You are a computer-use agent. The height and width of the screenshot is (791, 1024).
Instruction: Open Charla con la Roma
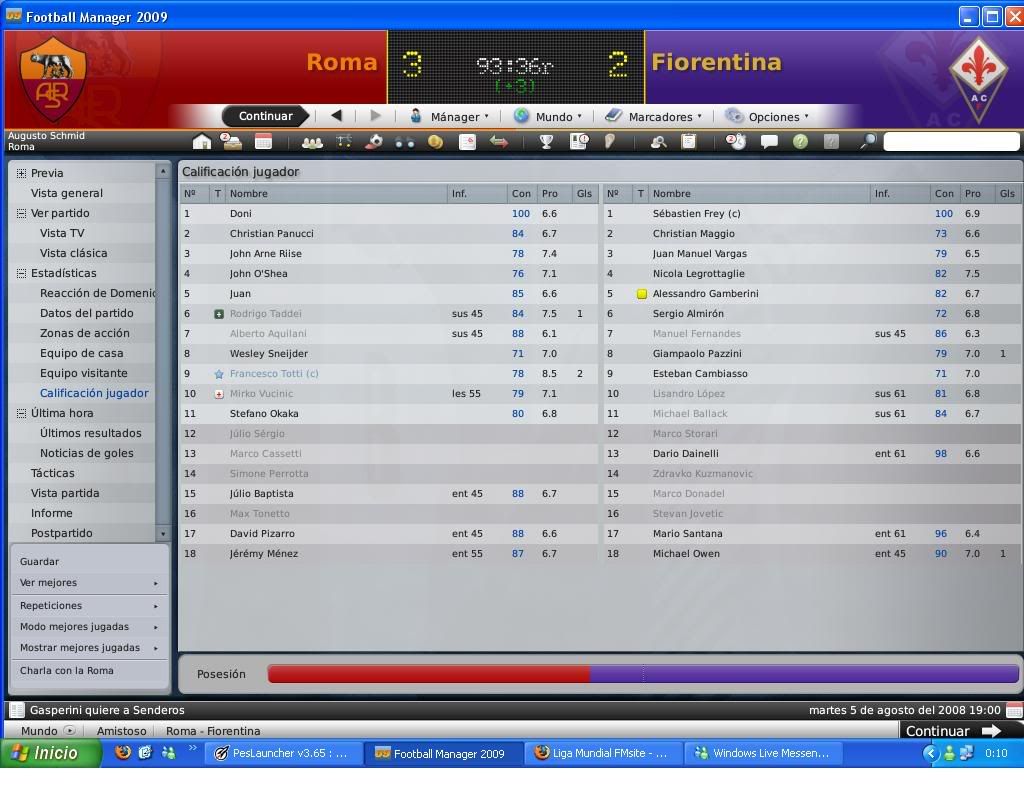(x=67, y=671)
